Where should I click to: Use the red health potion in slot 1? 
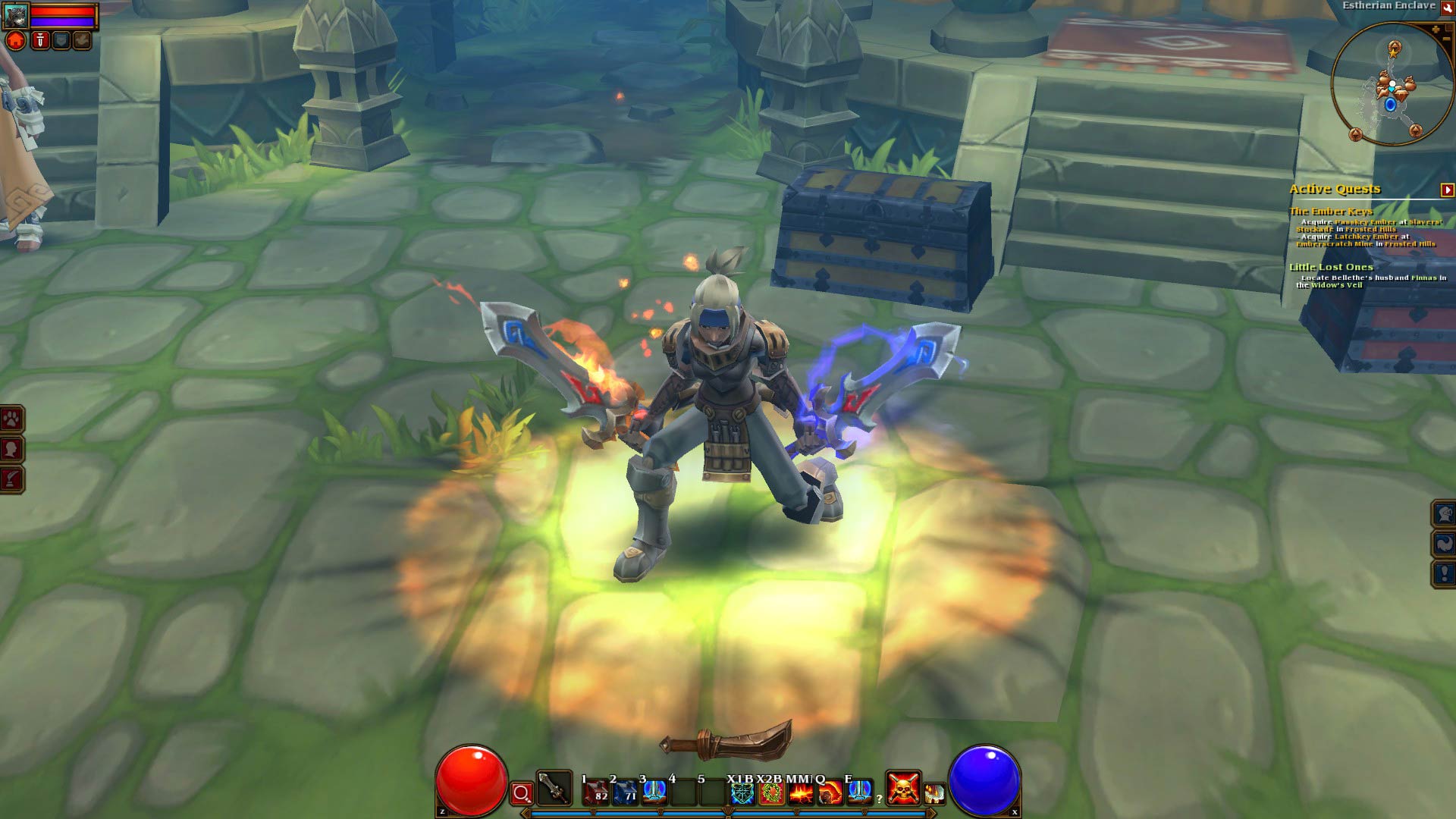595,792
